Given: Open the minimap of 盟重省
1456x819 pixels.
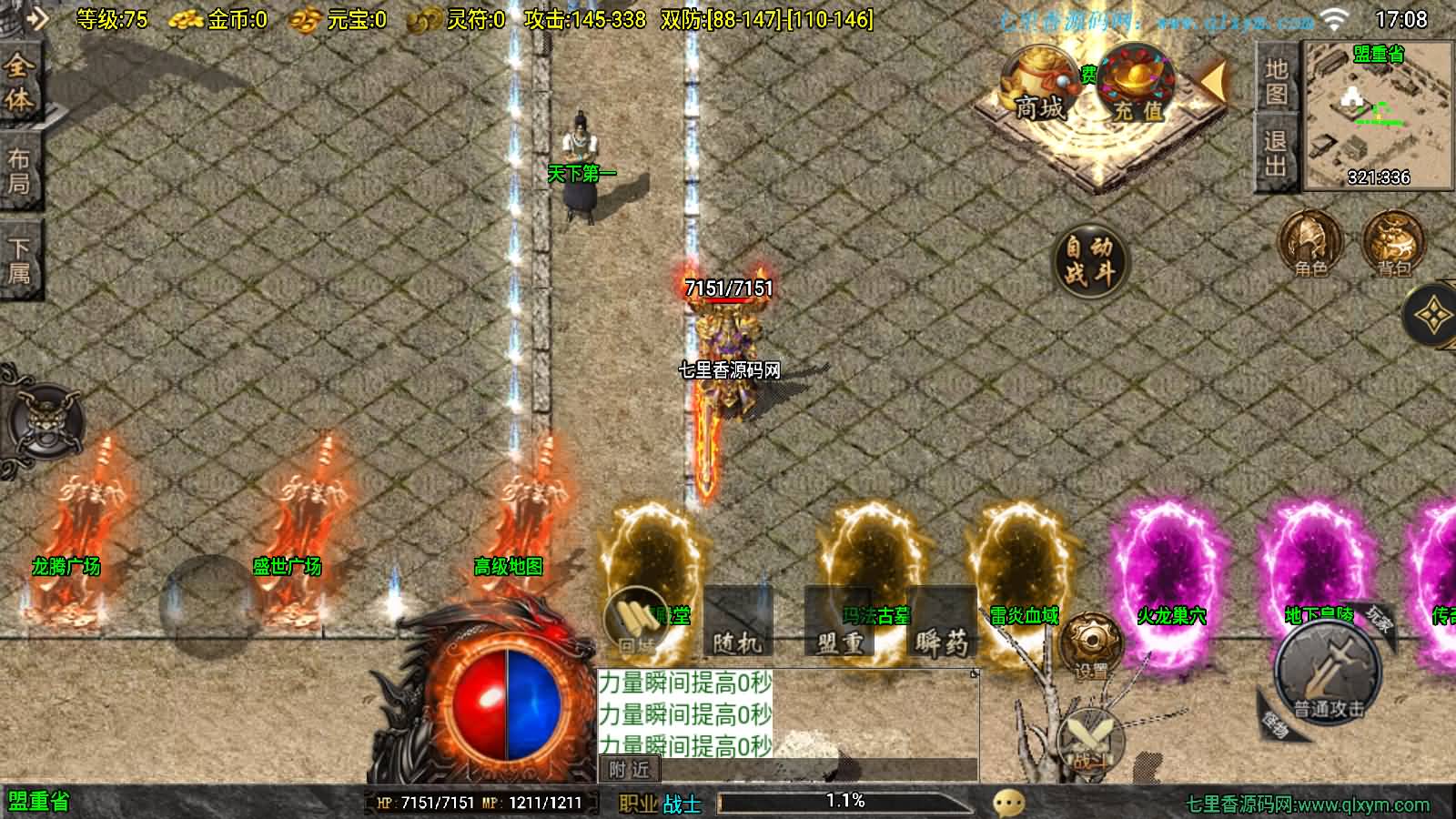Looking at the screenshot, I should [1378, 116].
